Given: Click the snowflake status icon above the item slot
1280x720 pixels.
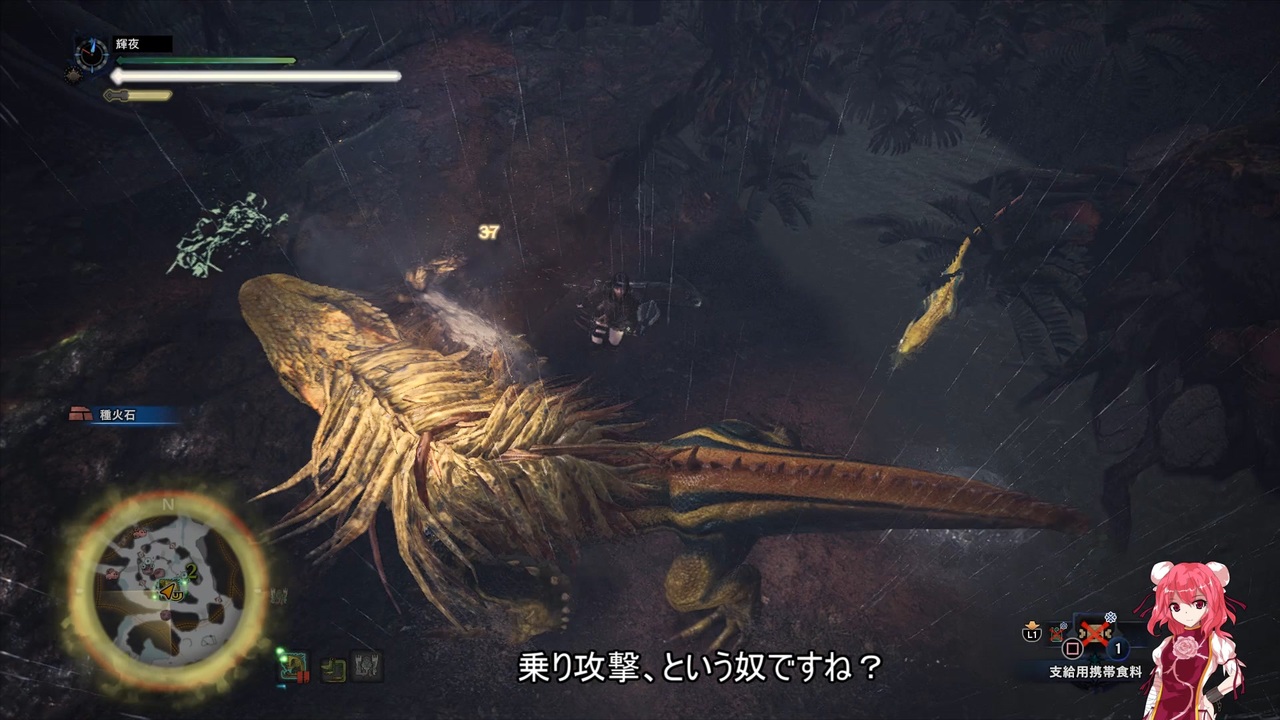Looking at the screenshot, I should pyautogui.click(x=1110, y=616).
